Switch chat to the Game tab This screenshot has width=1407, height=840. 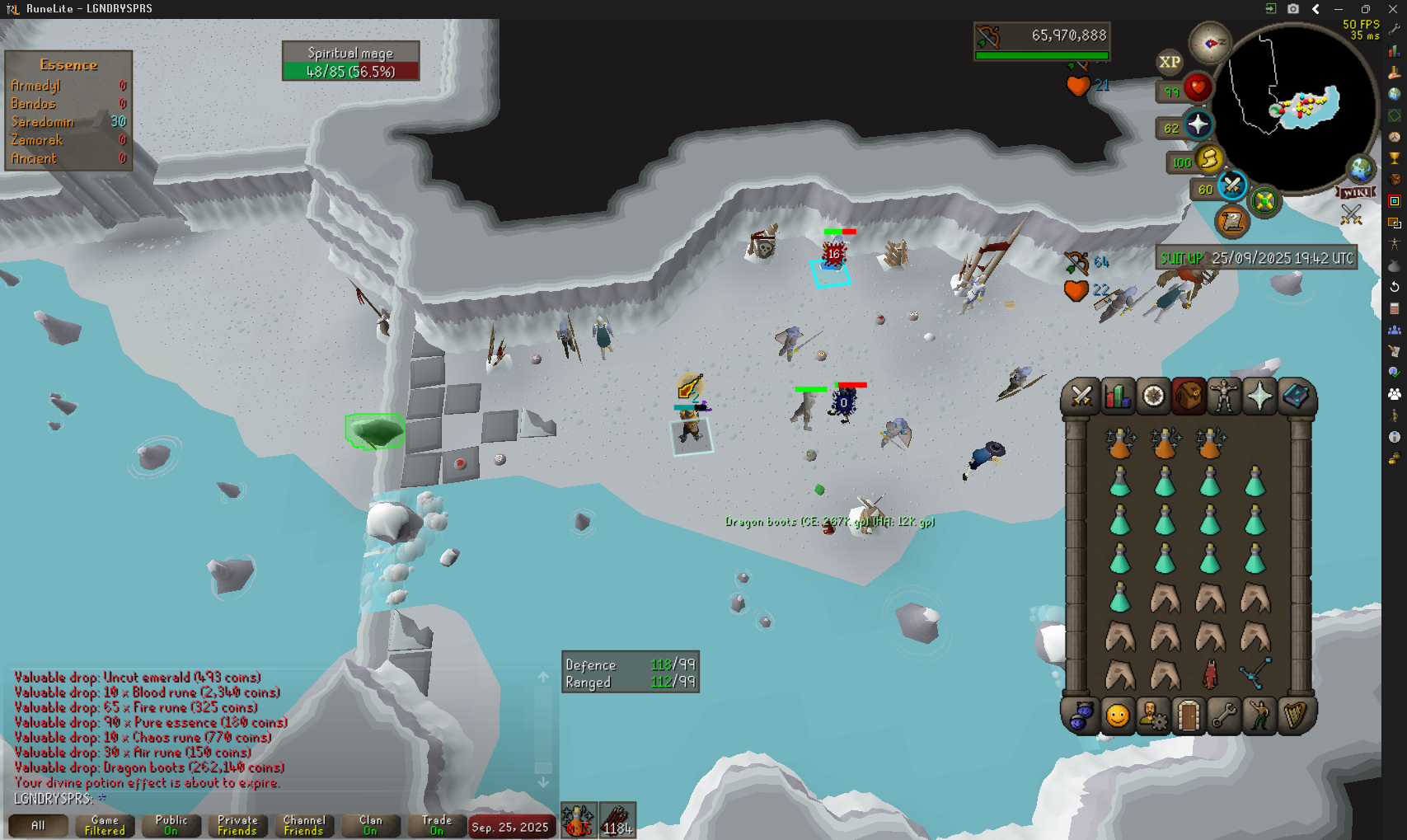(105, 825)
